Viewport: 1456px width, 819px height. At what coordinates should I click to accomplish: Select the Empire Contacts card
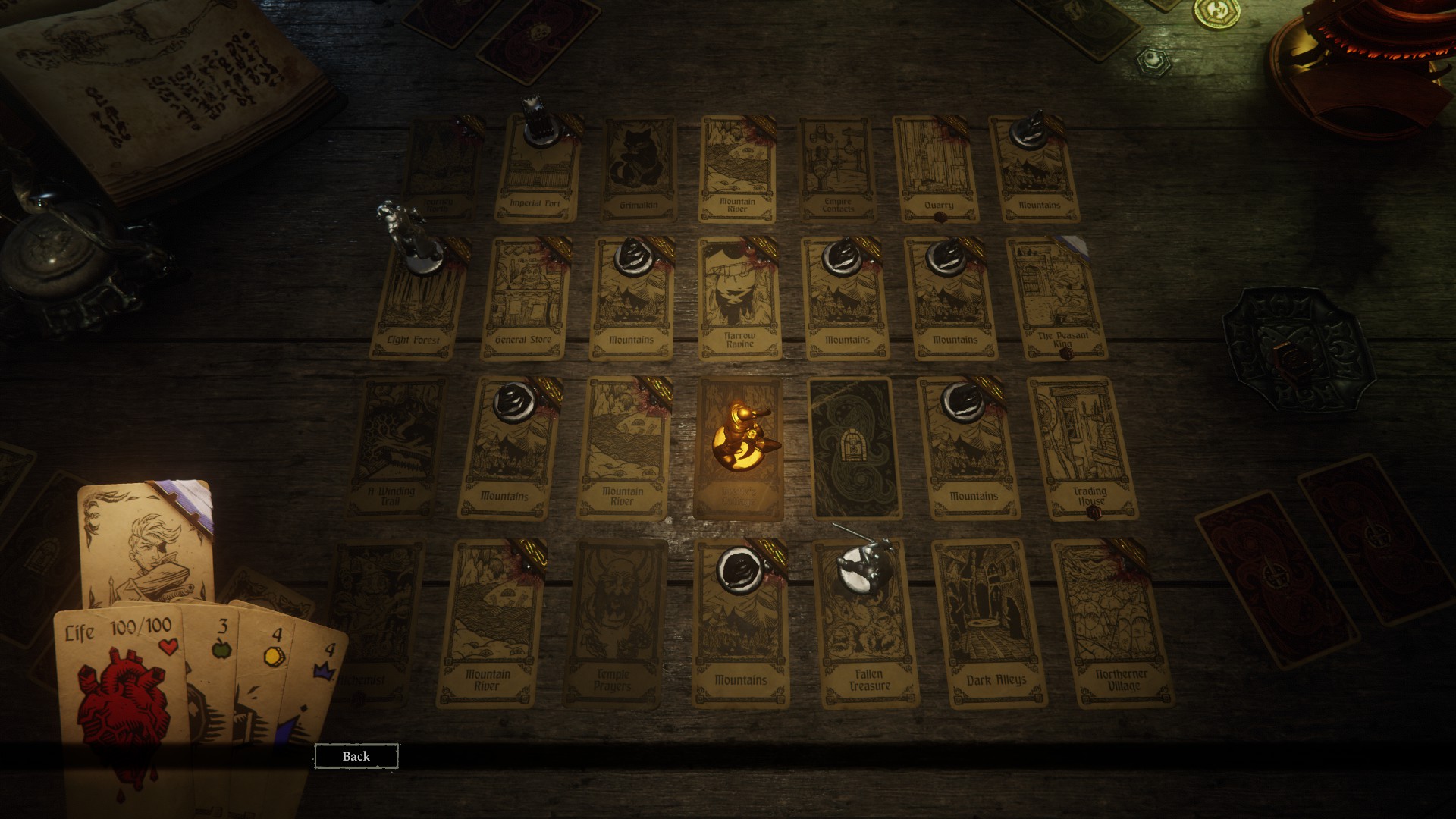(838, 168)
